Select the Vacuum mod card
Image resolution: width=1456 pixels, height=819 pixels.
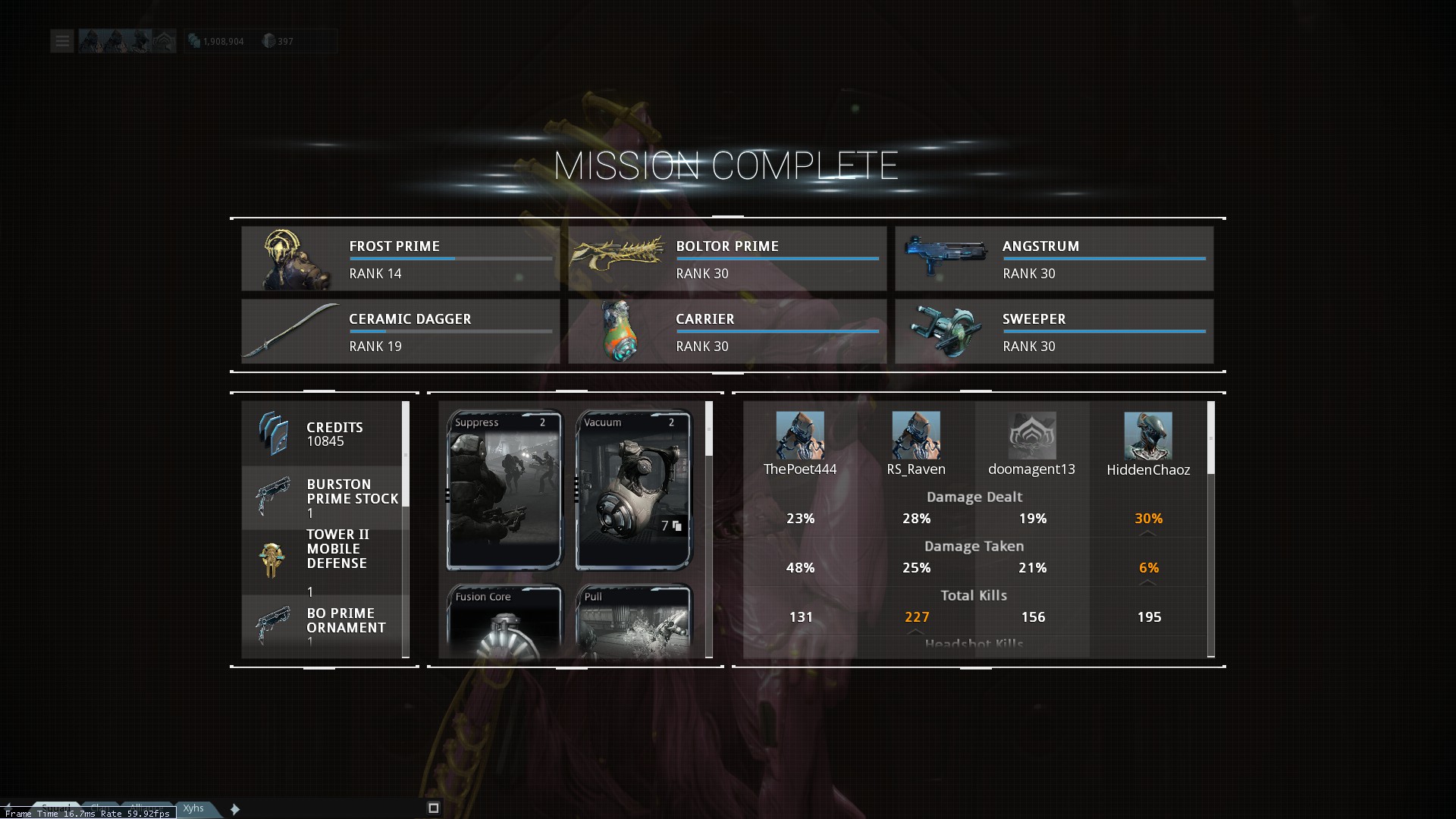click(x=633, y=490)
